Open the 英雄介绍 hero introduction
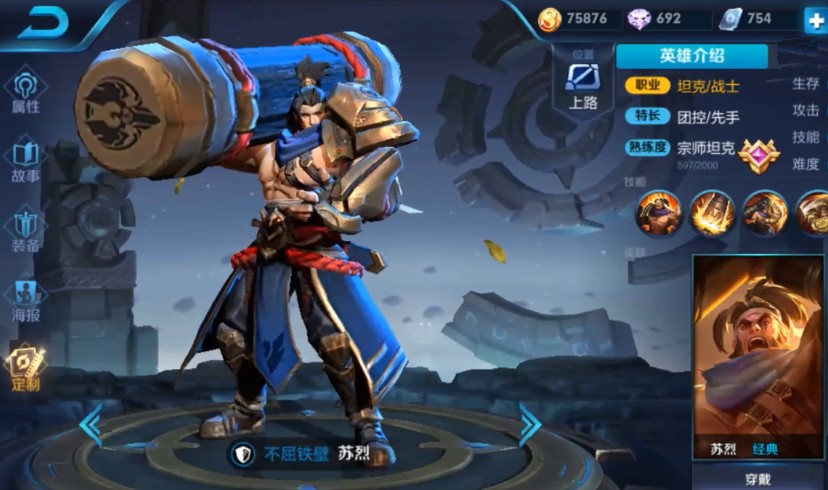The height and width of the screenshot is (490, 828). [x=692, y=56]
